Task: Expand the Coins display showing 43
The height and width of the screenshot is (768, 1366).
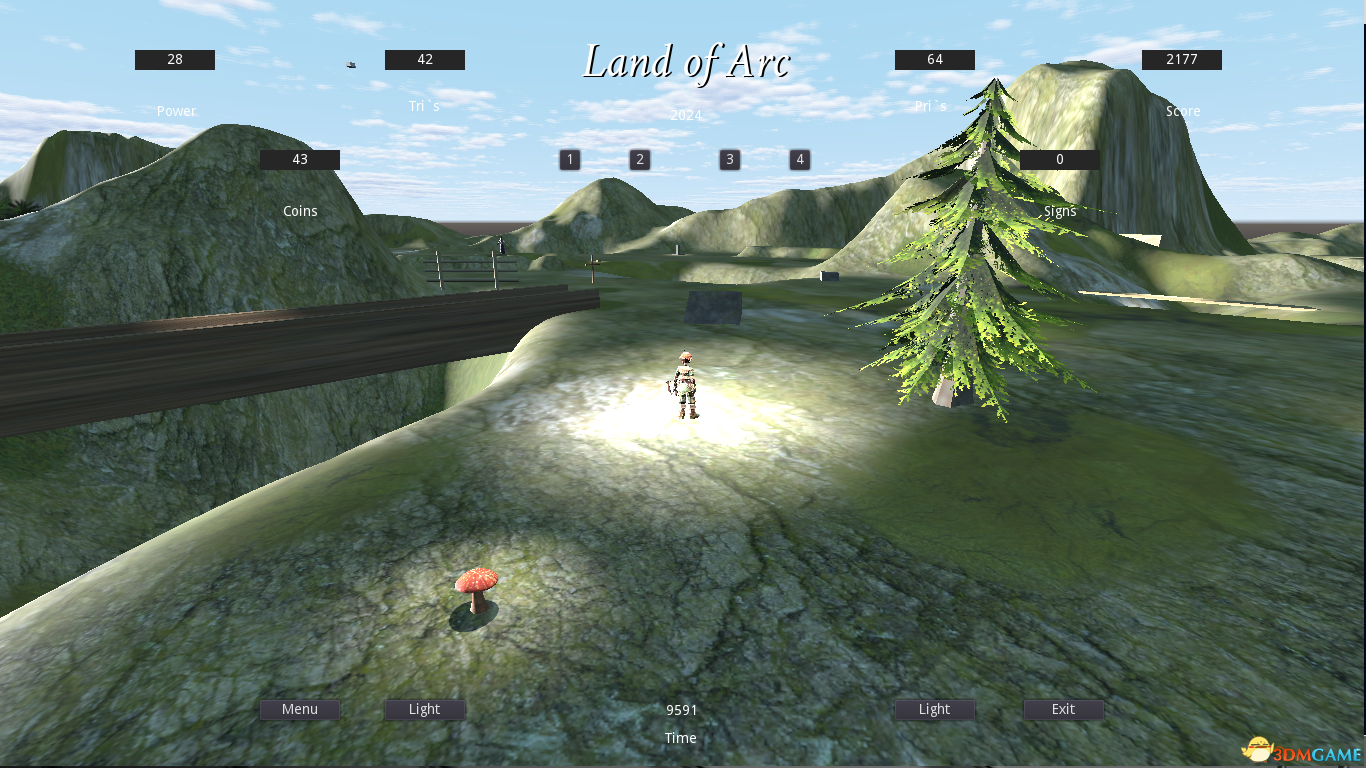Action: coord(299,159)
